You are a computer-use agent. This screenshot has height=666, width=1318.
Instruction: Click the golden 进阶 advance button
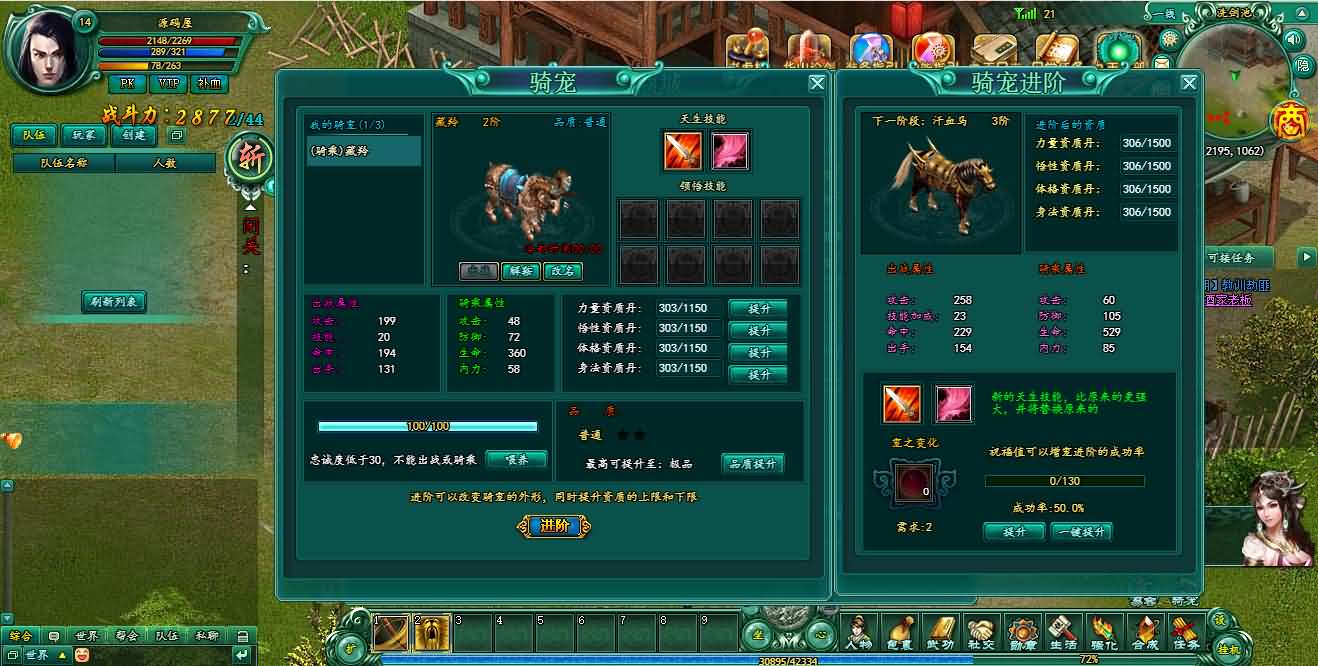coord(554,526)
